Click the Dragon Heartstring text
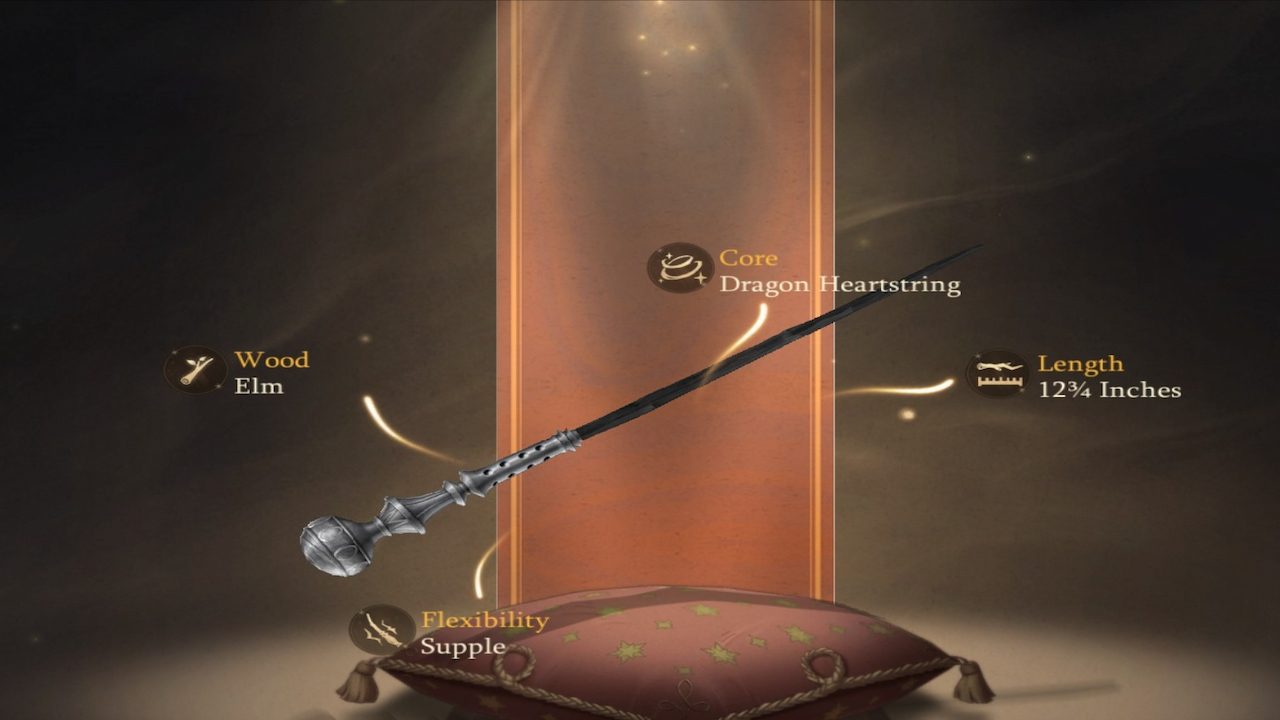Viewport: 1280px width, 720px height. [840, 284]
